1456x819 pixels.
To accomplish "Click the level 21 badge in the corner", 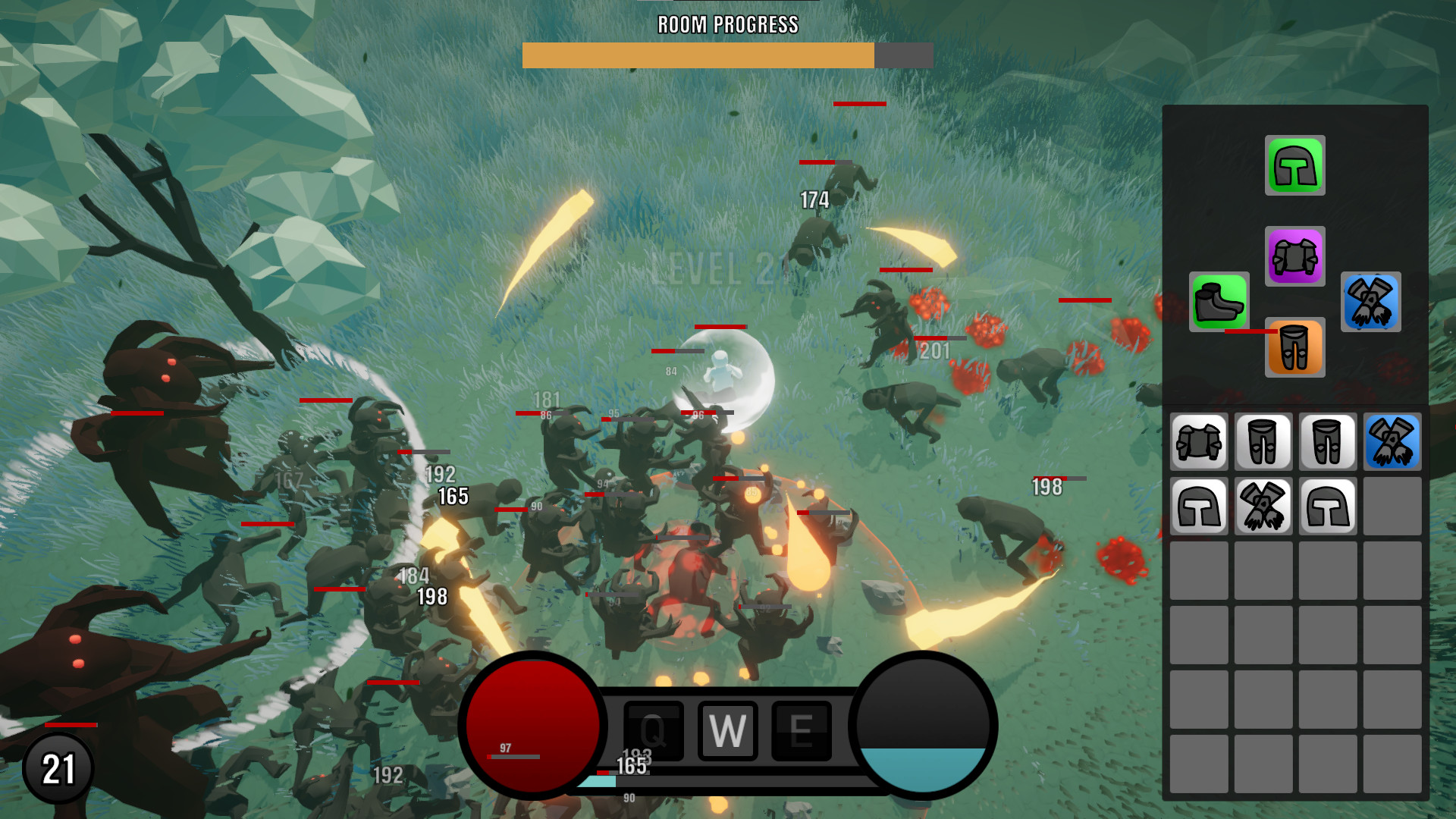I will (58, 767).
